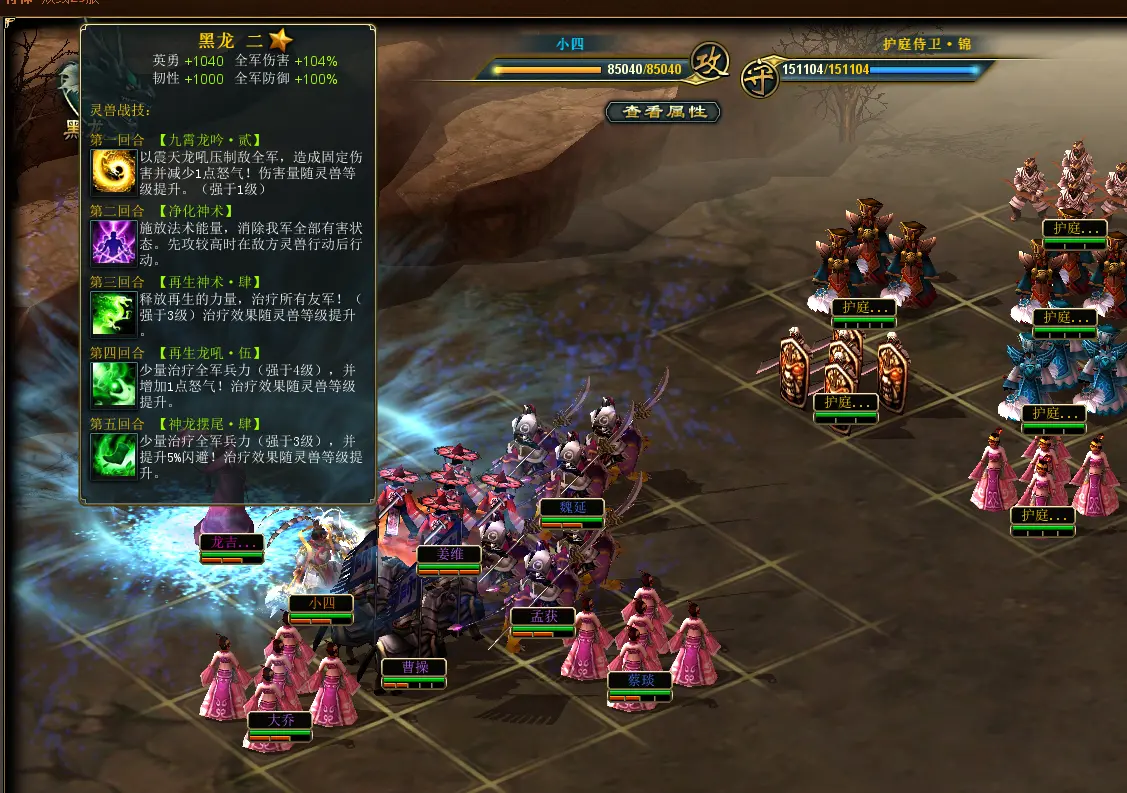
Task: Click the 再生神术 healing skill icon
Action: (113, 313)
